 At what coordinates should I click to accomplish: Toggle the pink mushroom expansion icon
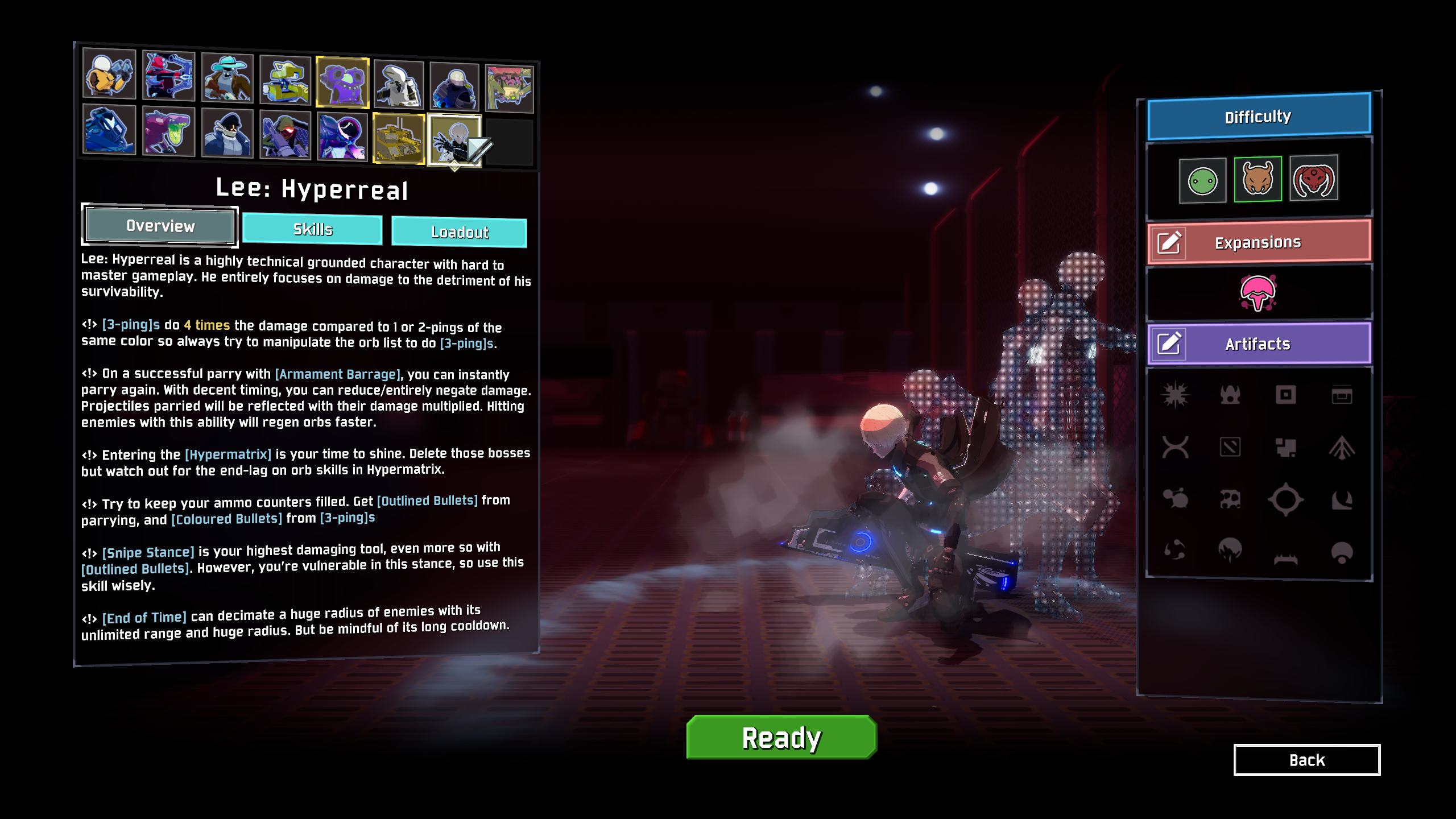click(x=1258, y=293)
